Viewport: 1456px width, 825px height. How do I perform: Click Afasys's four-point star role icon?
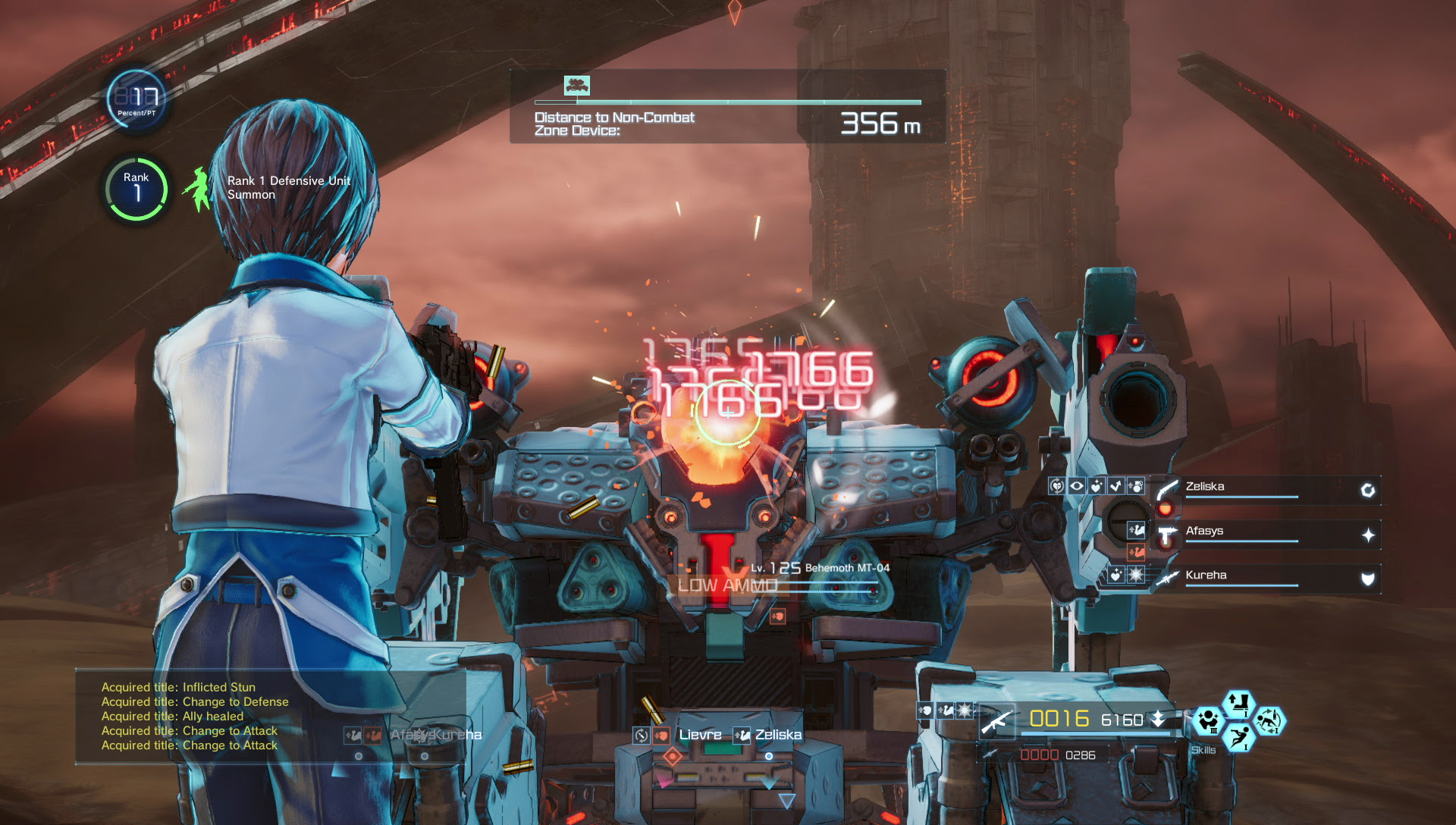coord(1367,535)
